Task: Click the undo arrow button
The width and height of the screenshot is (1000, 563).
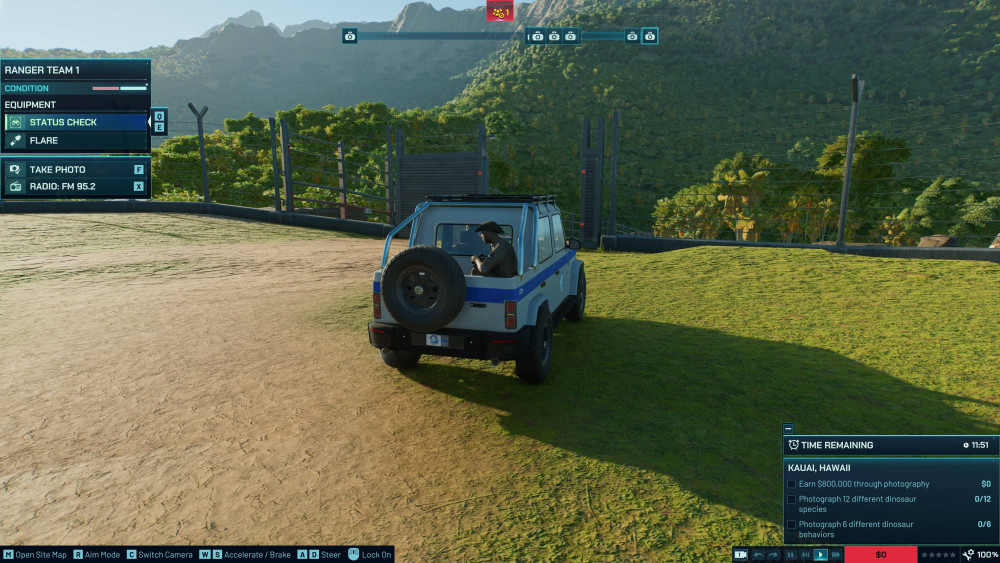Action: 759,554
